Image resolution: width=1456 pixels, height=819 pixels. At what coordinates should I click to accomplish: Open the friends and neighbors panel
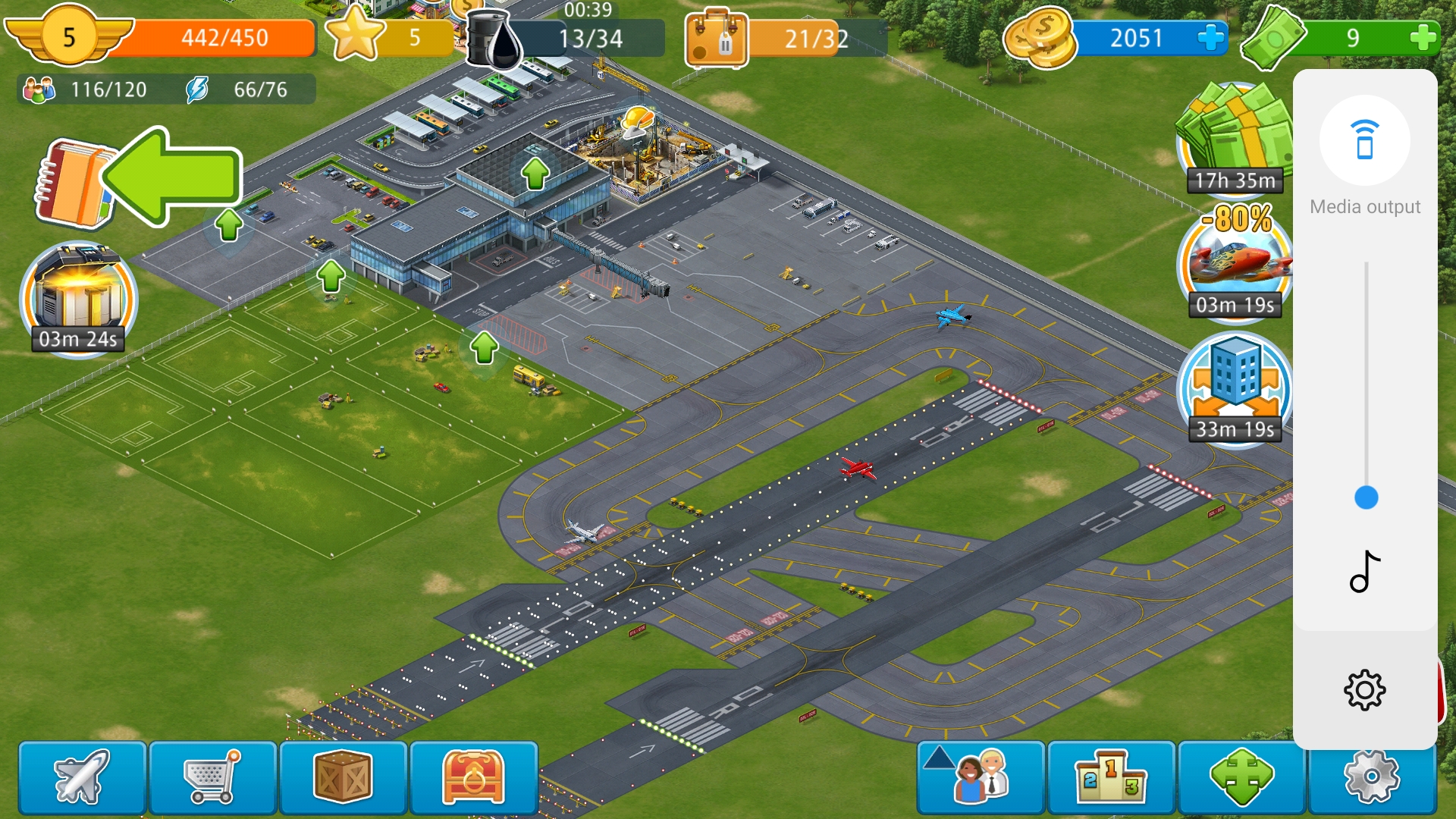[981, 777]
